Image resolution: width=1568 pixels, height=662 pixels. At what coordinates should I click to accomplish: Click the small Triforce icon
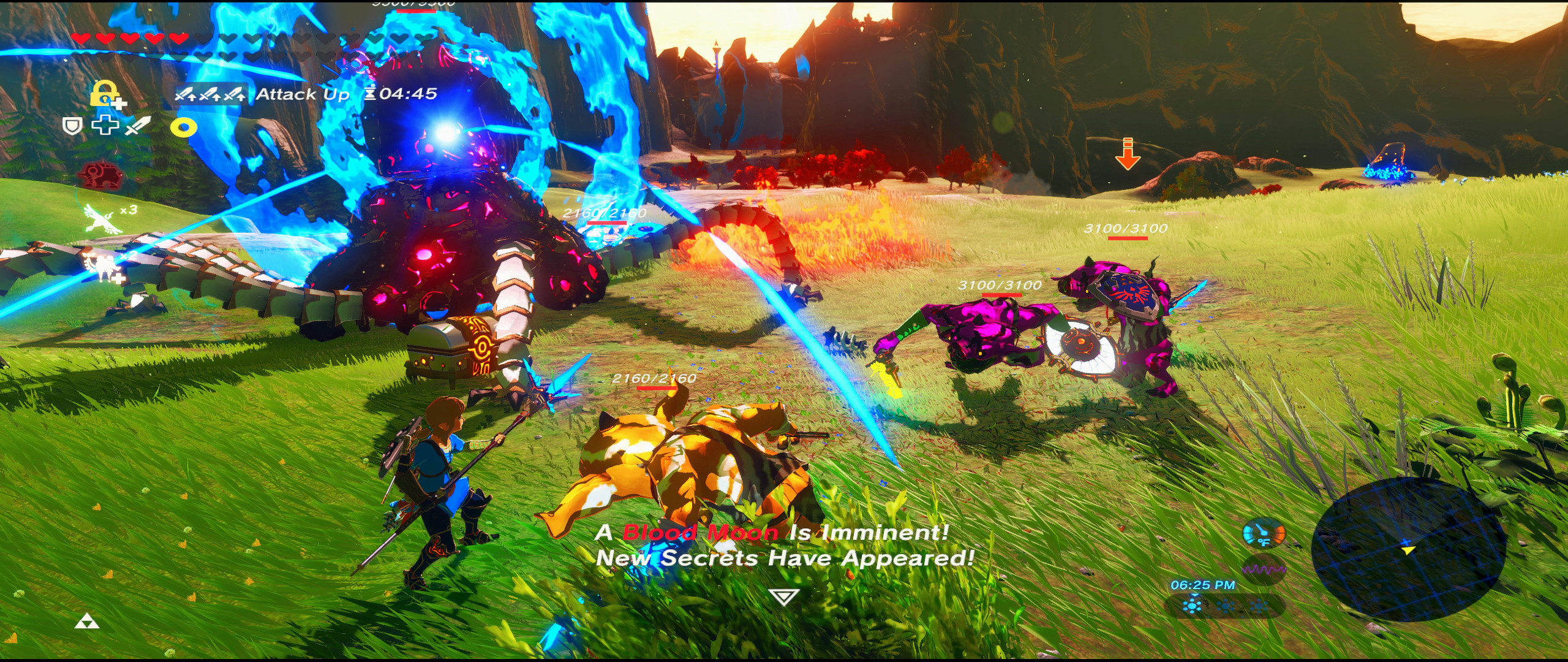tap(86, 622)
